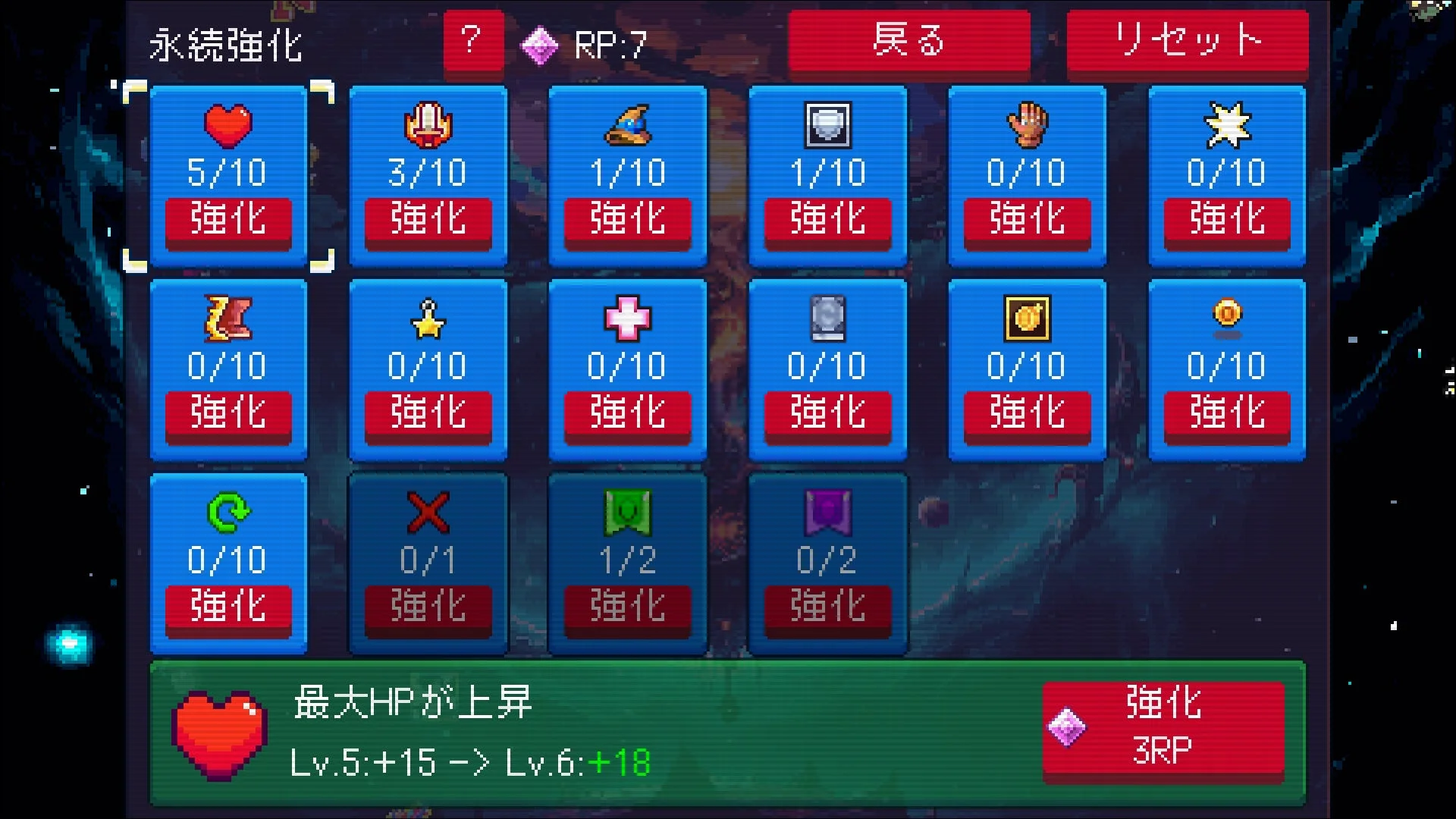
Task: Select the green recycle arrow upgrade icon
Action: [x=227, y=513]
